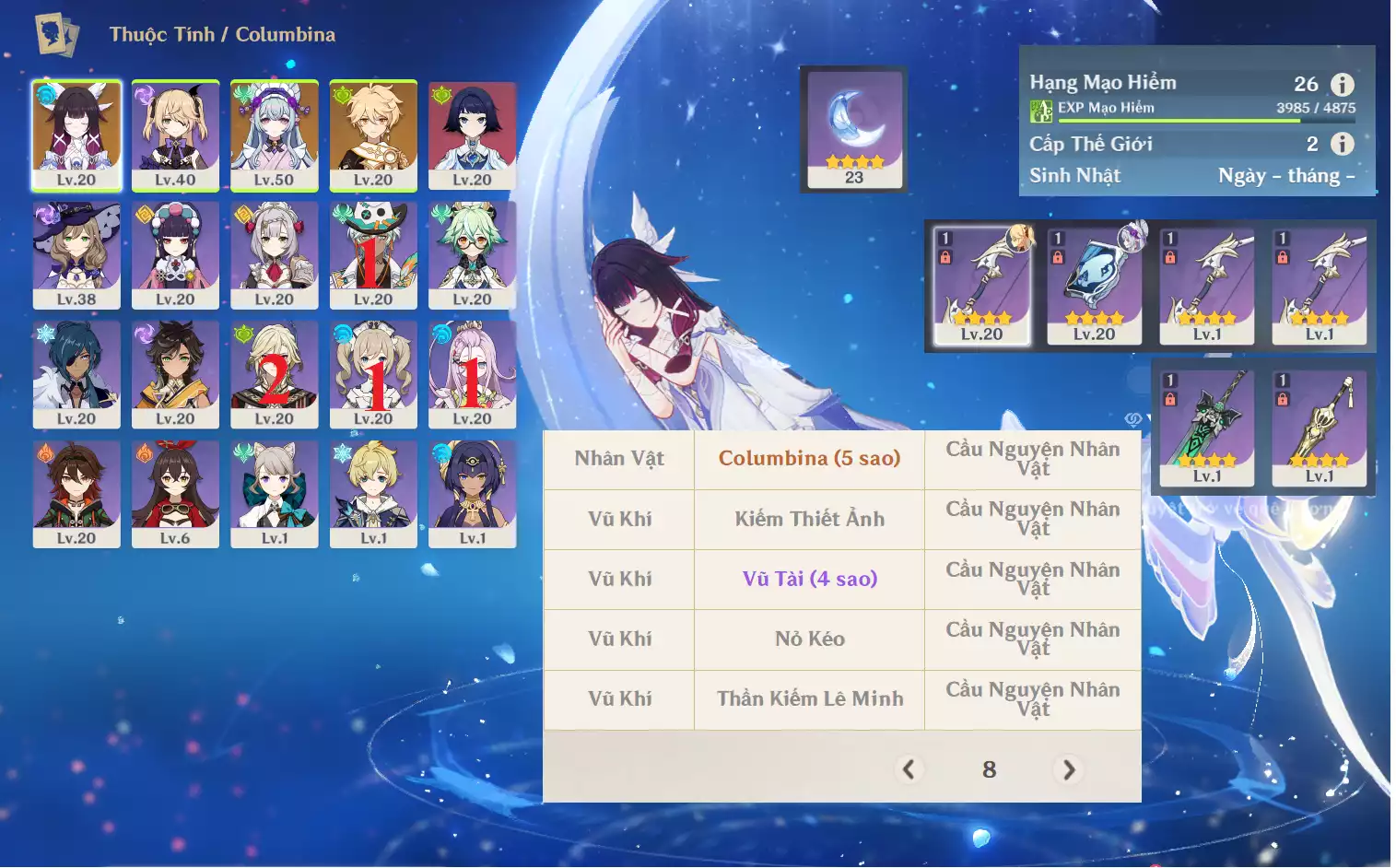
Task: Go to the next table page
Action: pos(1069,769)
